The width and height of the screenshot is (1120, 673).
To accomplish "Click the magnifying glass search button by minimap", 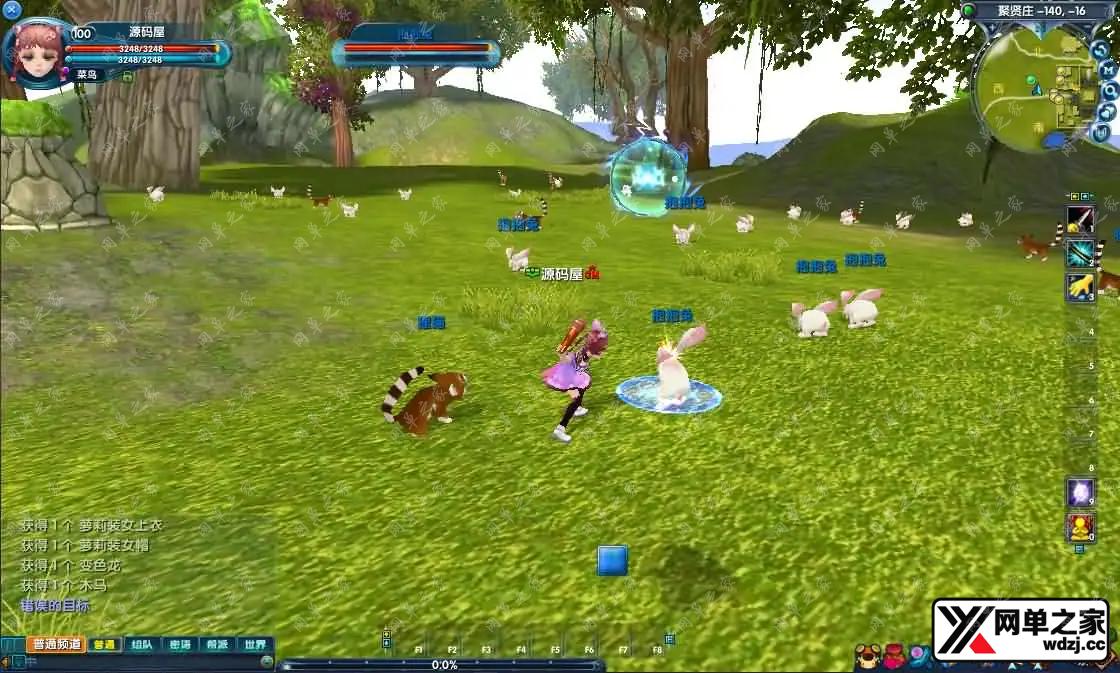I will coord(1108,89).
